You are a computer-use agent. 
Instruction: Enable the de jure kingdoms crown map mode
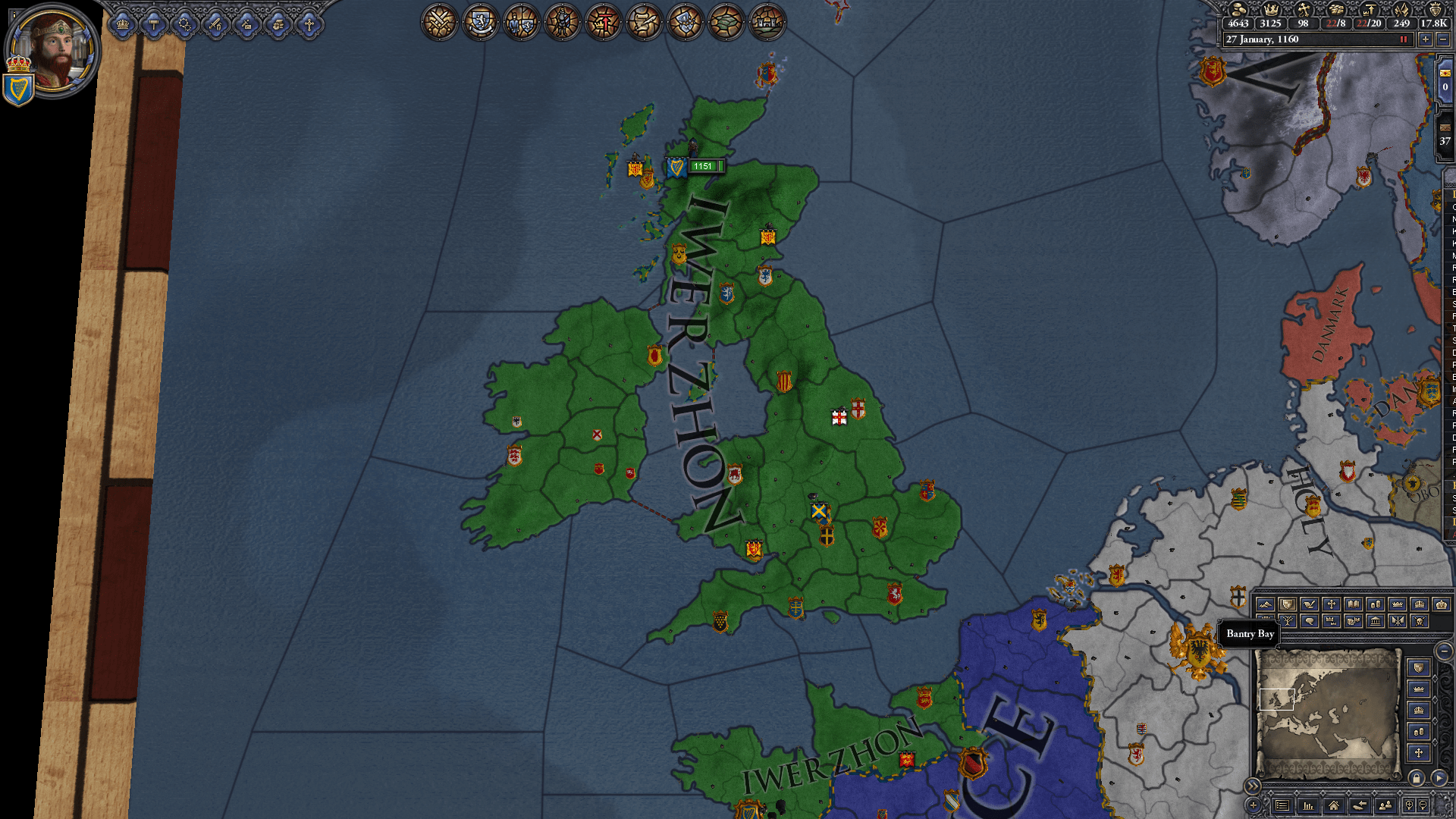point(1420,604)
